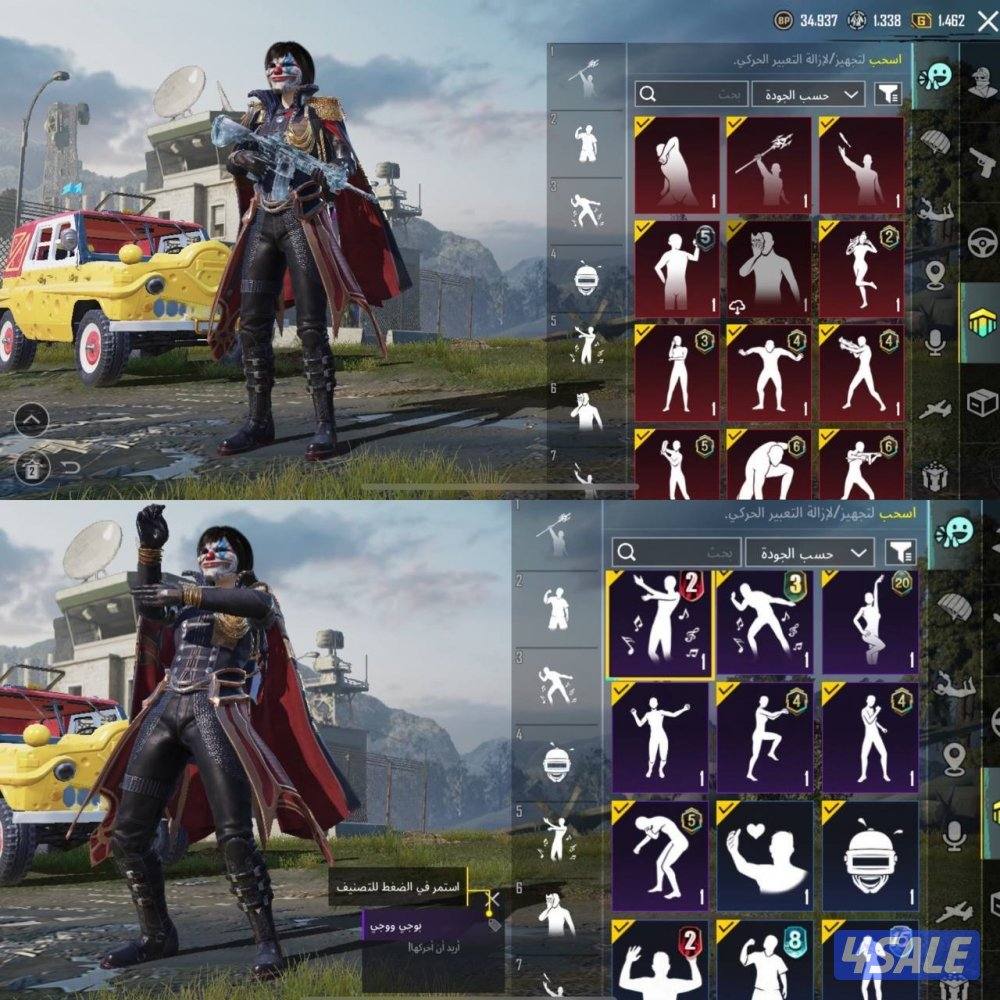Pick the crouching emote with badge 6

click(768, 464)
